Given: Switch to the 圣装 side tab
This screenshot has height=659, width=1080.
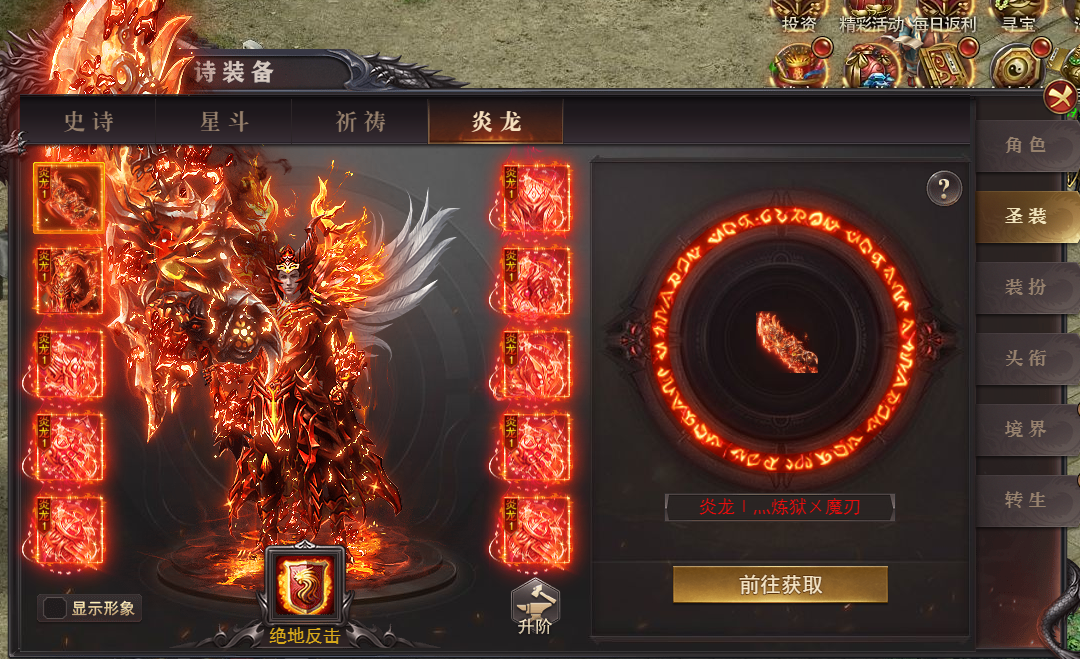Looking at the screenshot, I should click(1025, 216).
